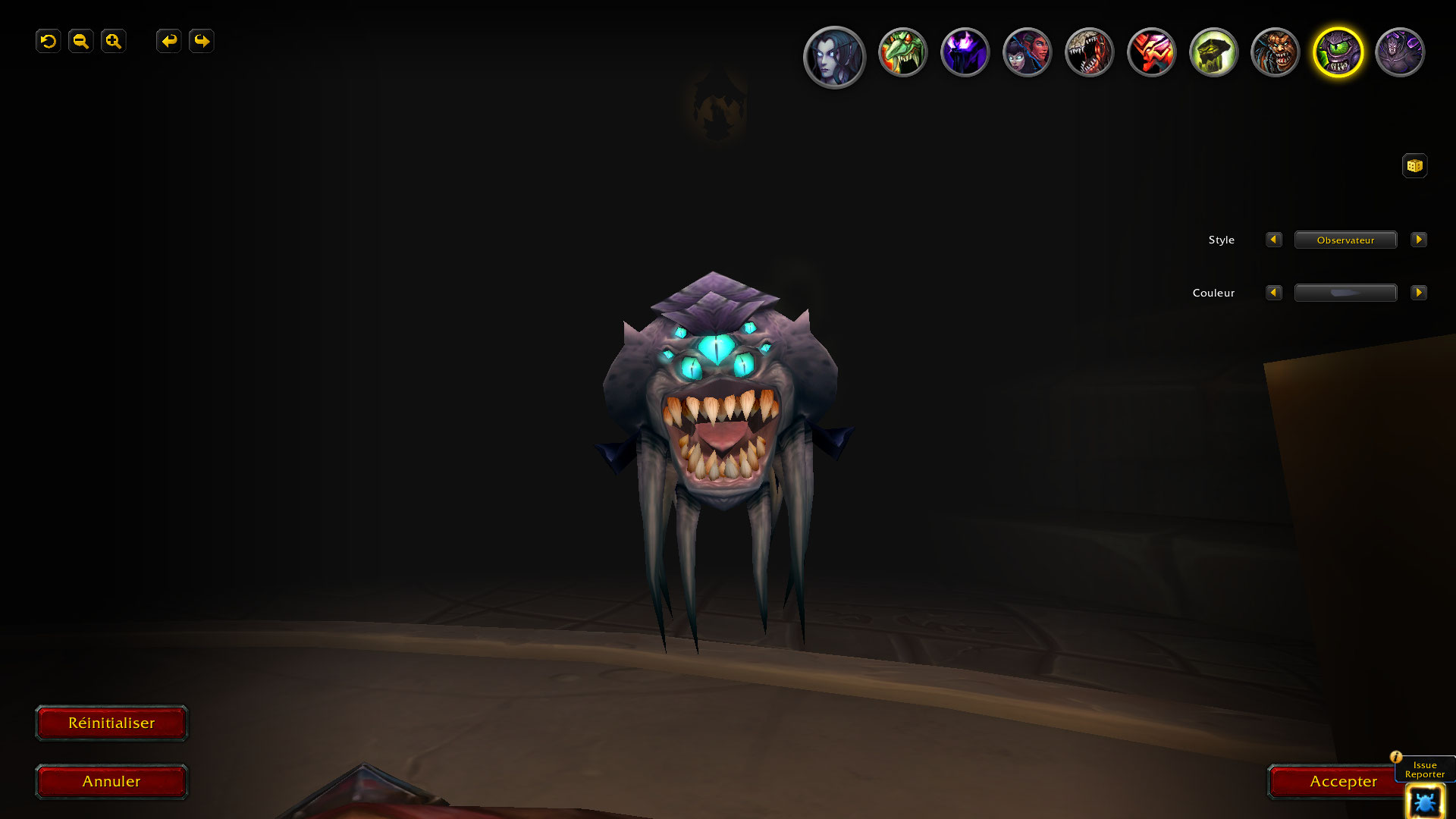
Task: Randomize appearance with the dice button
Action: click(1414, 165)
